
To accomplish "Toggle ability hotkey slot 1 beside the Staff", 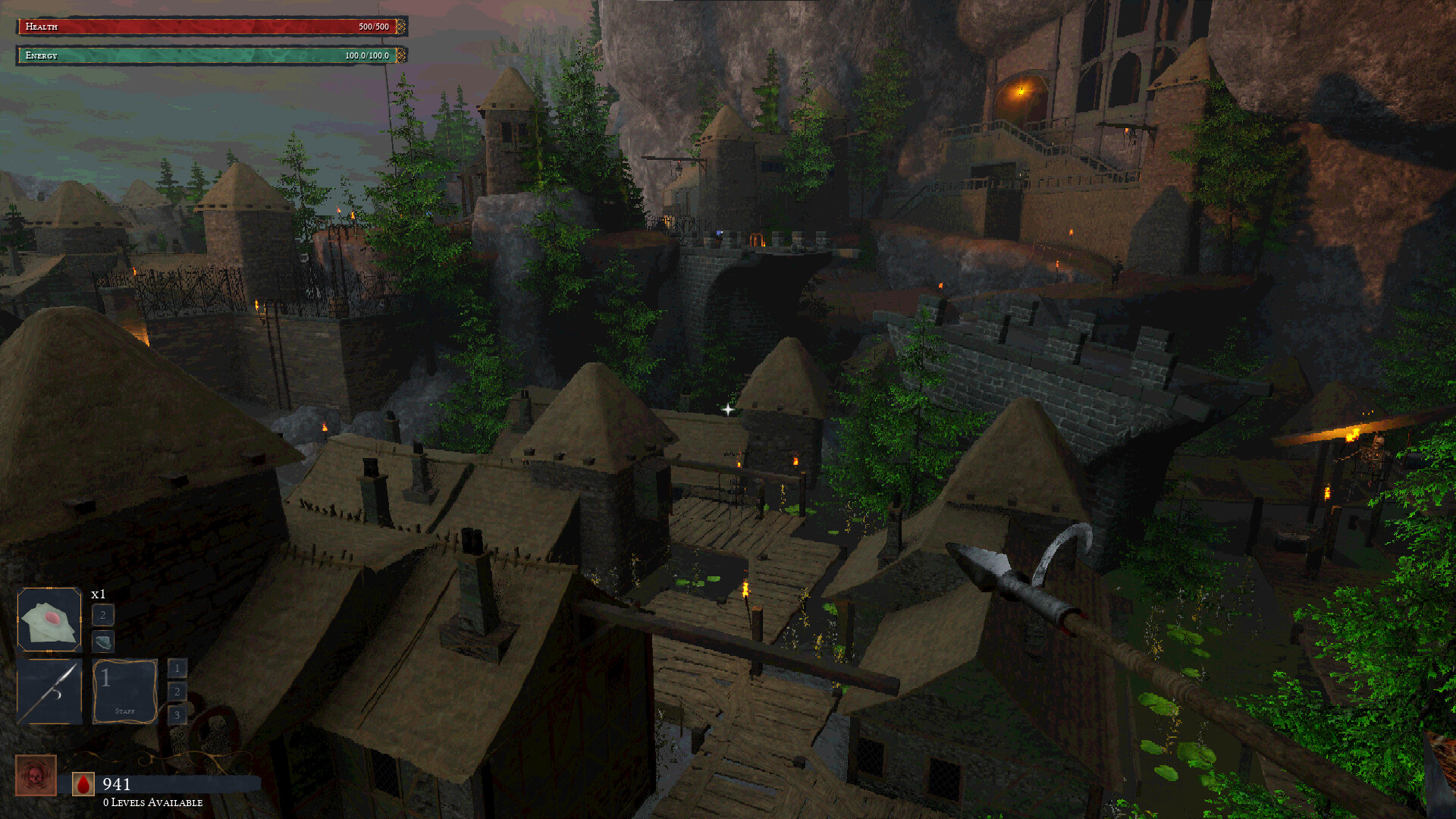I will pos(177,669).
